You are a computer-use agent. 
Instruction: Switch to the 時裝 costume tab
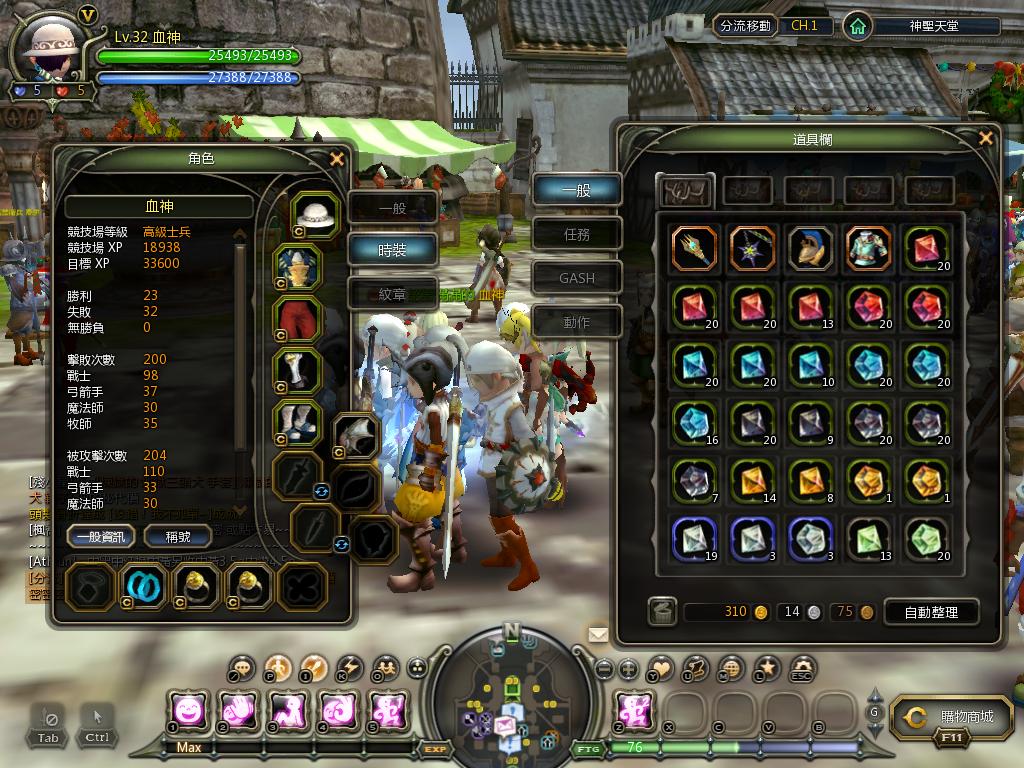(x=393, y=251)
